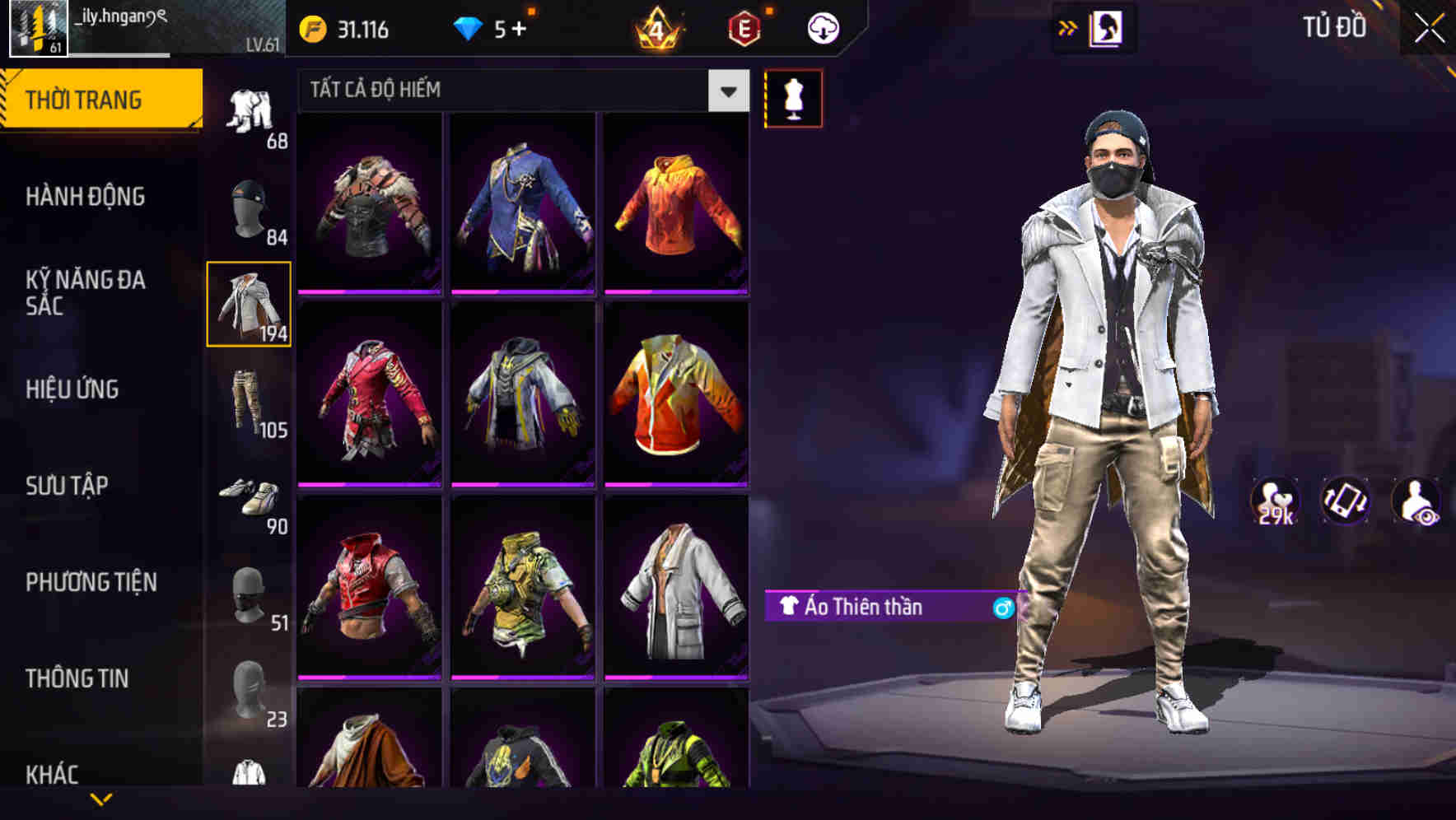
Task: Open the appearance change icon near Tủ Đồ
Action: tap(1106, 26)
